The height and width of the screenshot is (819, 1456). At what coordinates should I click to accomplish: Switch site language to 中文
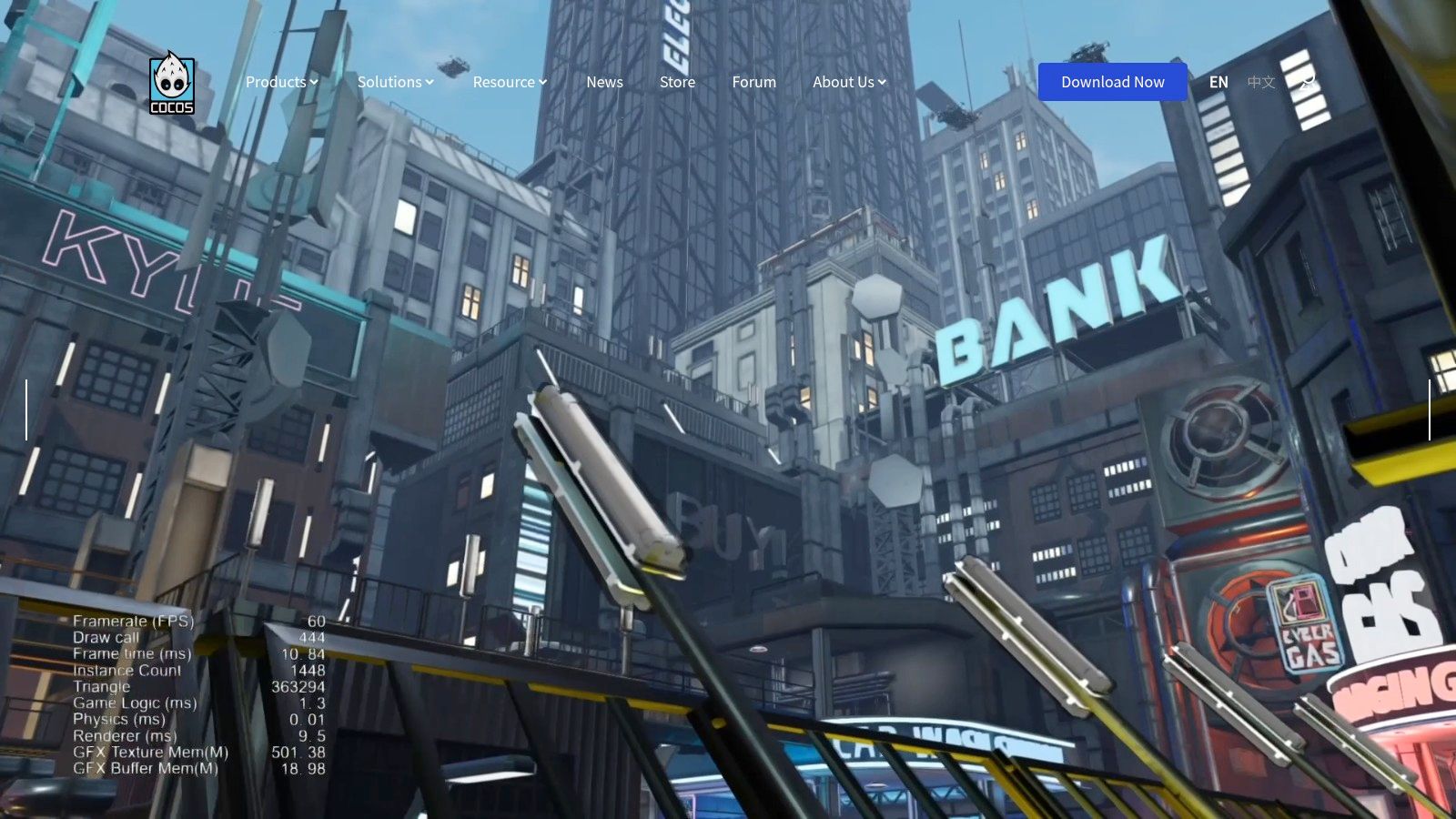[1263, 82]
